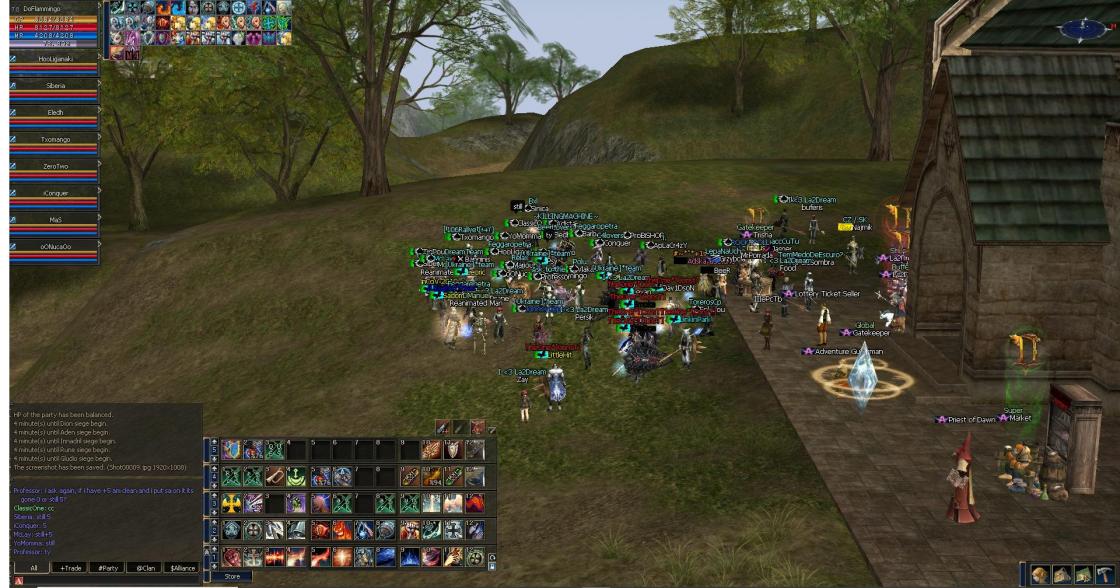Screen dimensions: 1120x588
Task: Click the Store button below the hotbar
Action: (232, 577)
